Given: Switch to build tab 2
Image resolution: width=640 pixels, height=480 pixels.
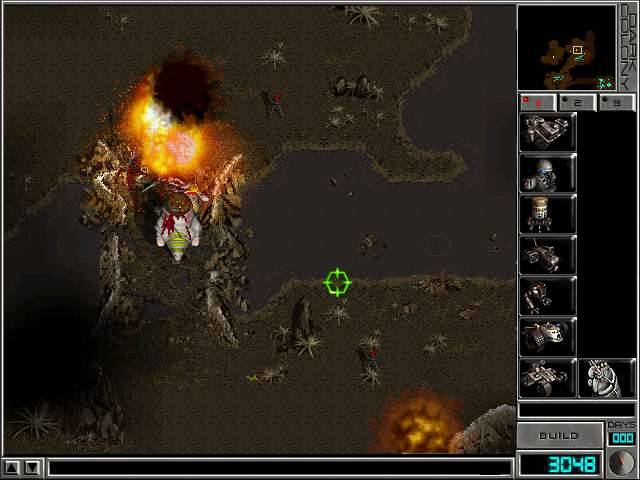Looking at the screenshot, I should point(577,102).
